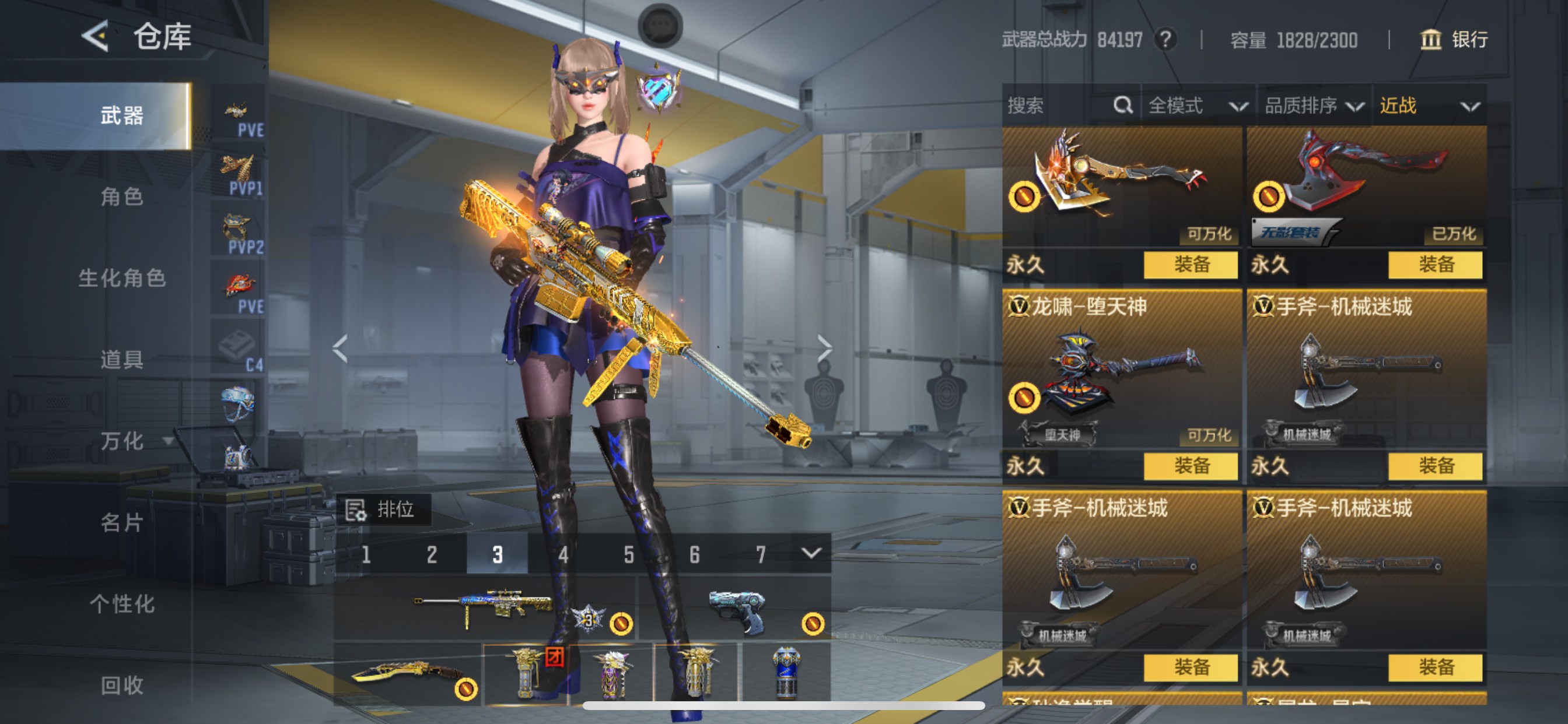
Task: Open the 银行 bank
Action: point(1454,40)
